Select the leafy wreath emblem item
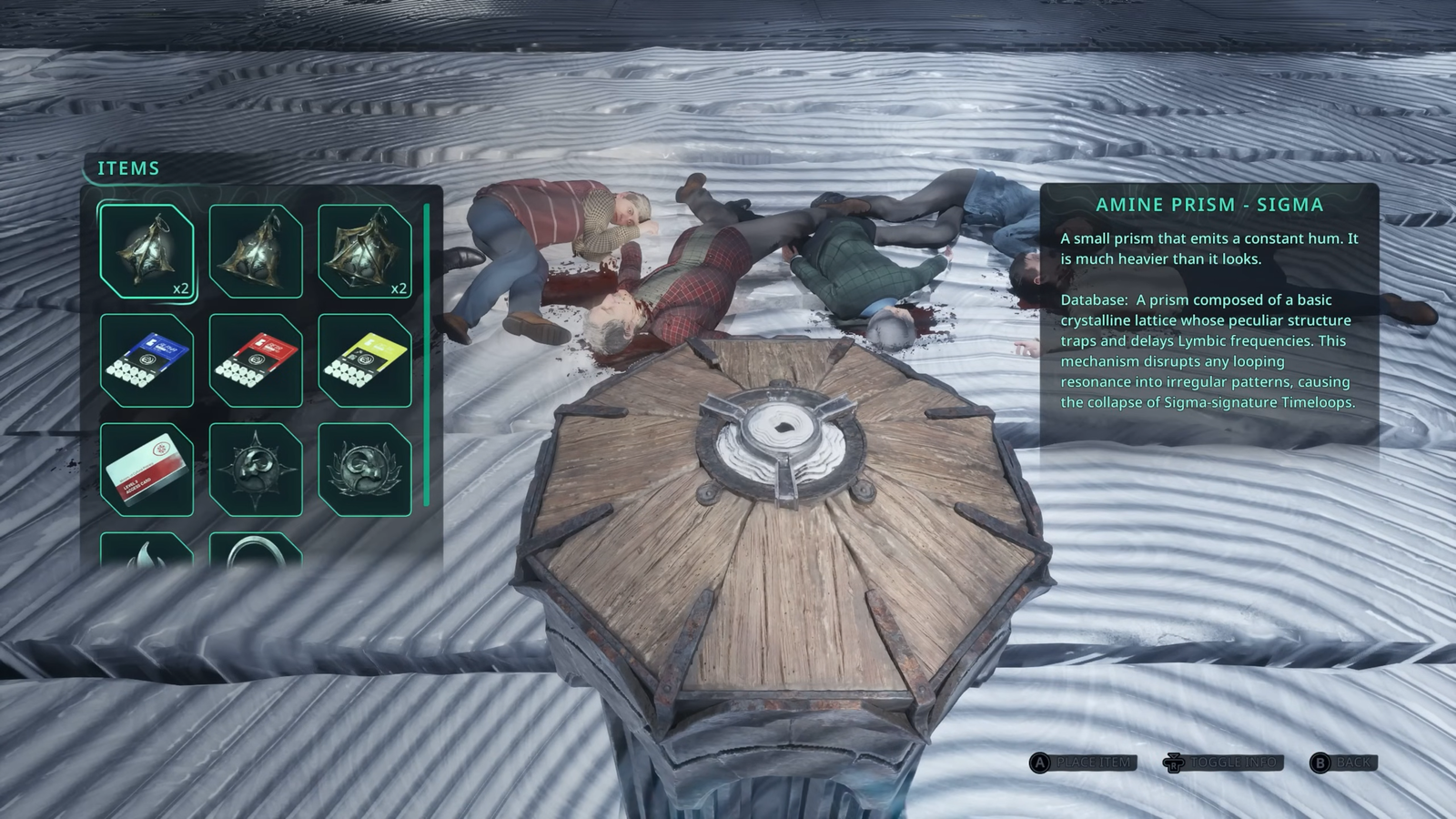Screen dimensions: 1456x819 click(365, 470)
